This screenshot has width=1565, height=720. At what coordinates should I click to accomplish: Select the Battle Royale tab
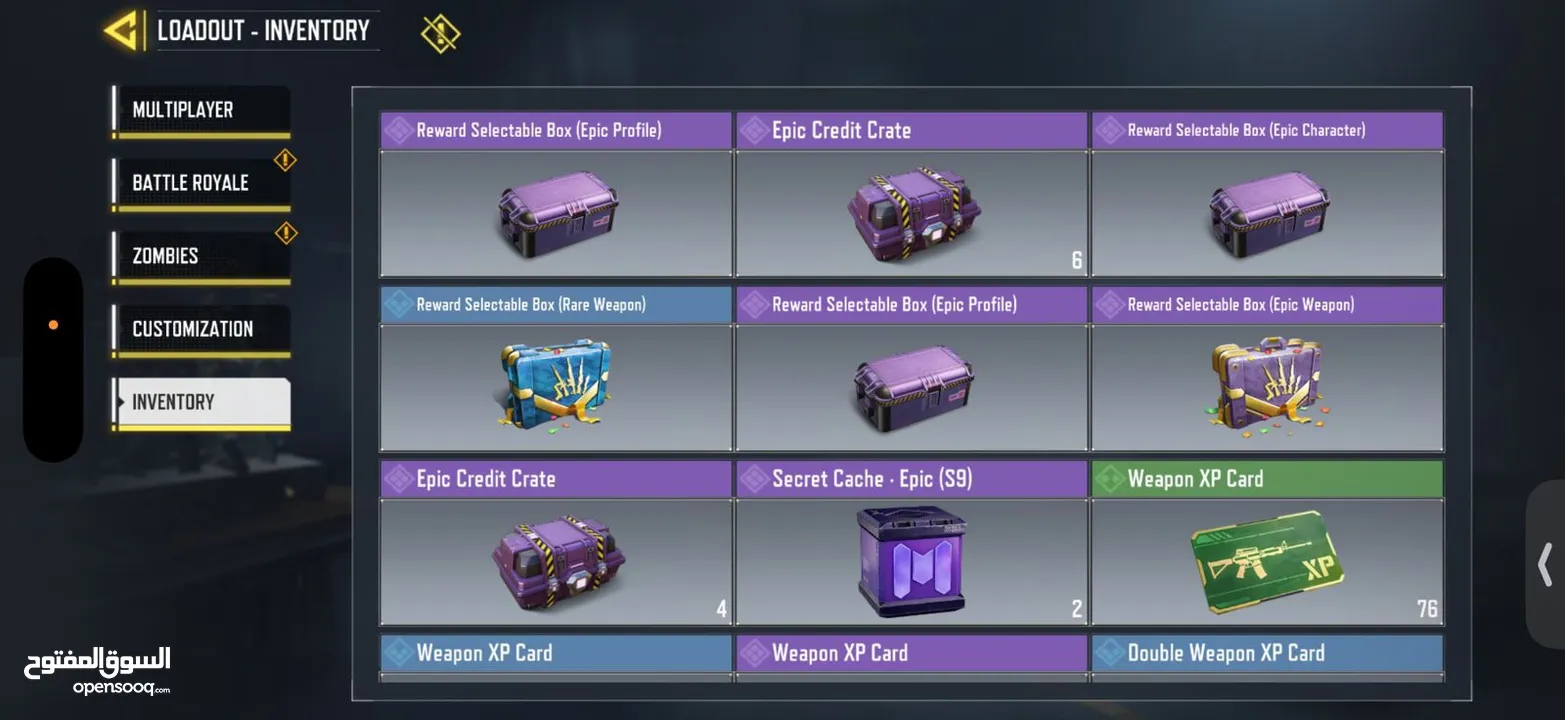pos(198,181)
